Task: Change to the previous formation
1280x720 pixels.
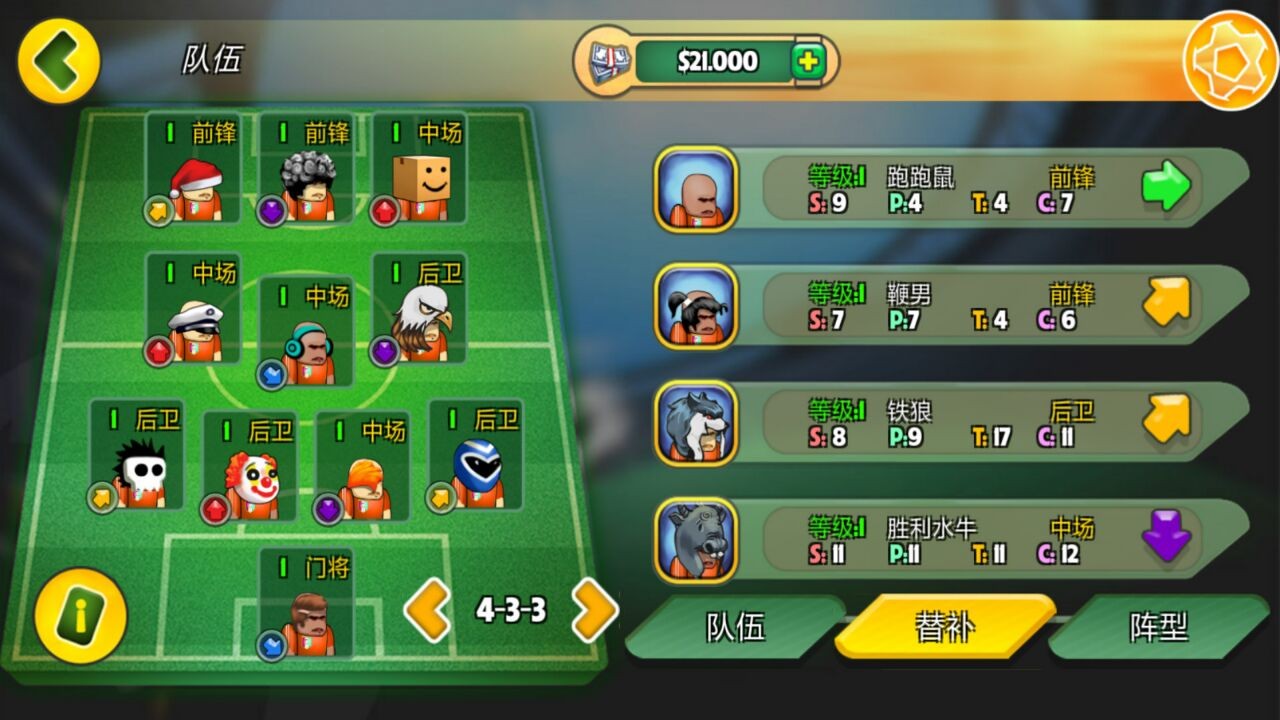Action: pyautogui.click(x=428, y=610)
